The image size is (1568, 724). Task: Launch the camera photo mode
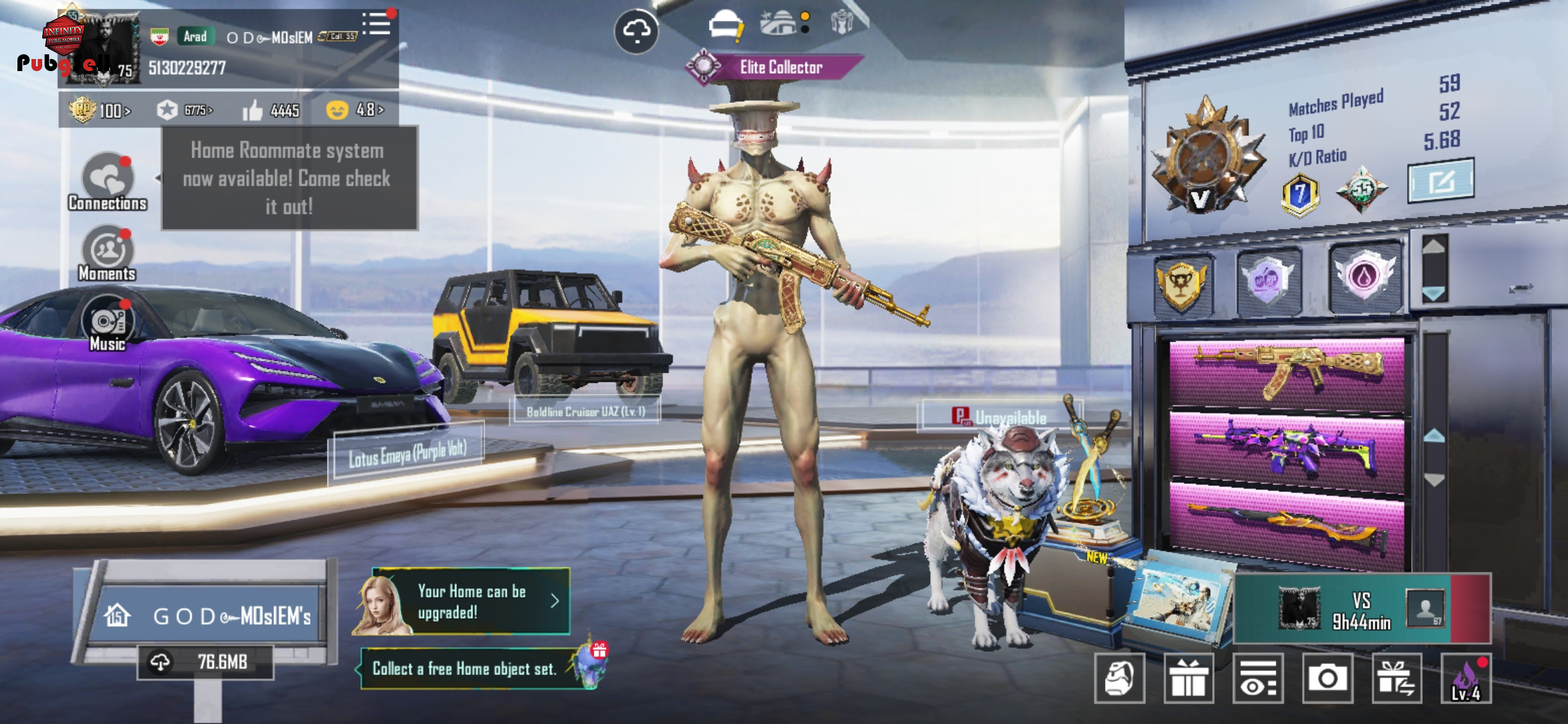tap(1327, 678)
